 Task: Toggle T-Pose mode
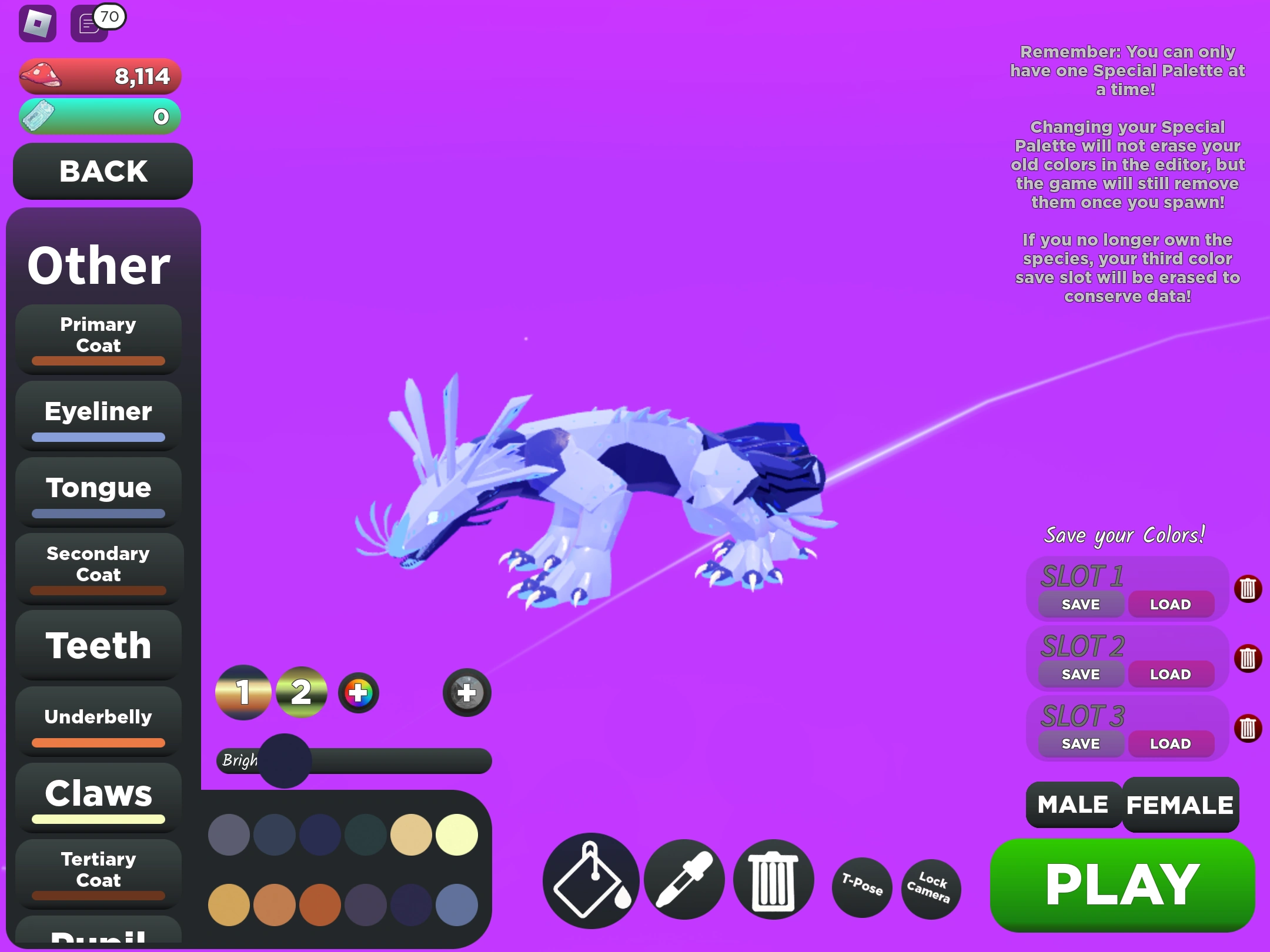861,889
